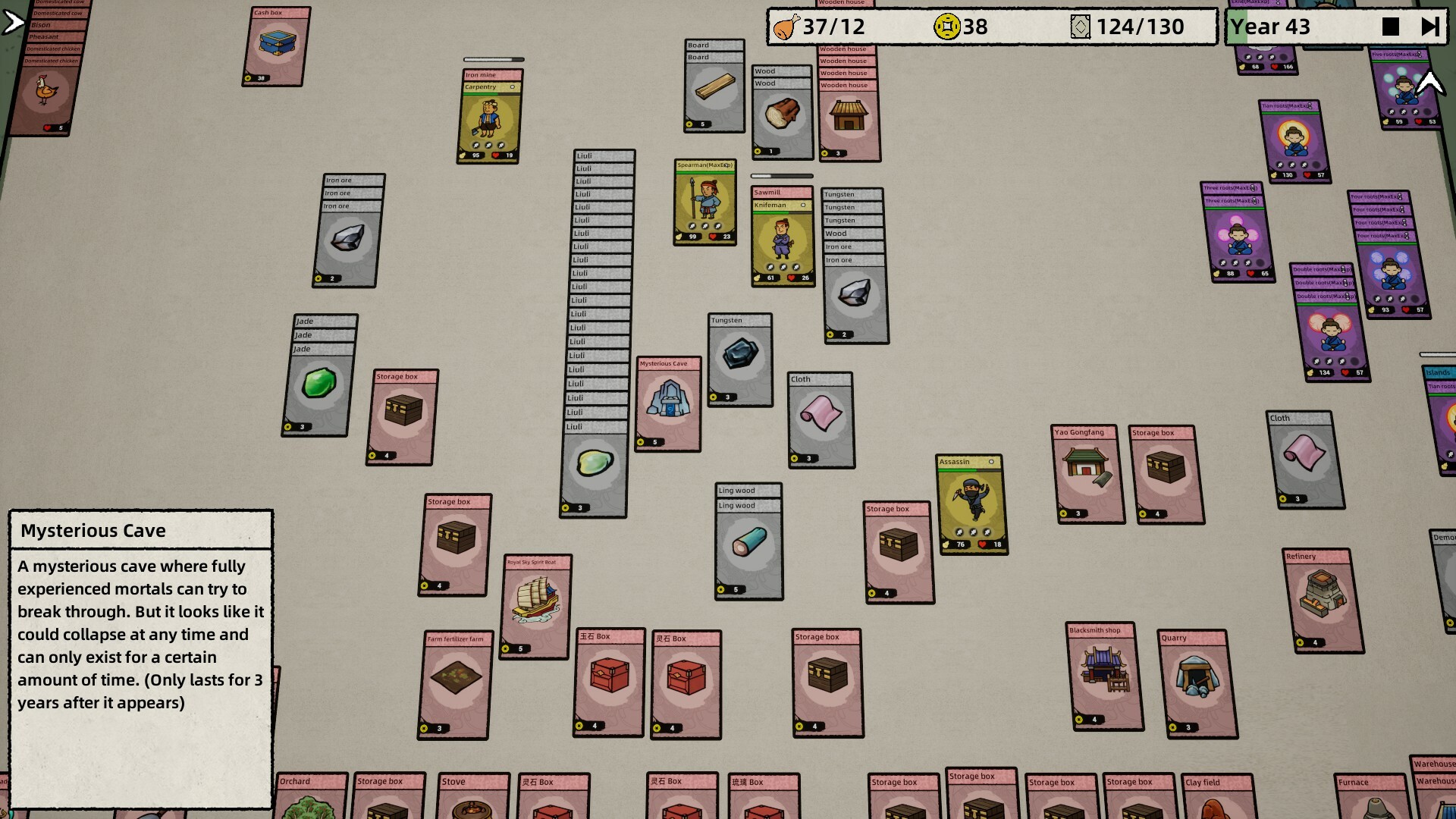Click the coin icon on the Assassin card
The image size is (1456, 819).
(x=946, y=544)
